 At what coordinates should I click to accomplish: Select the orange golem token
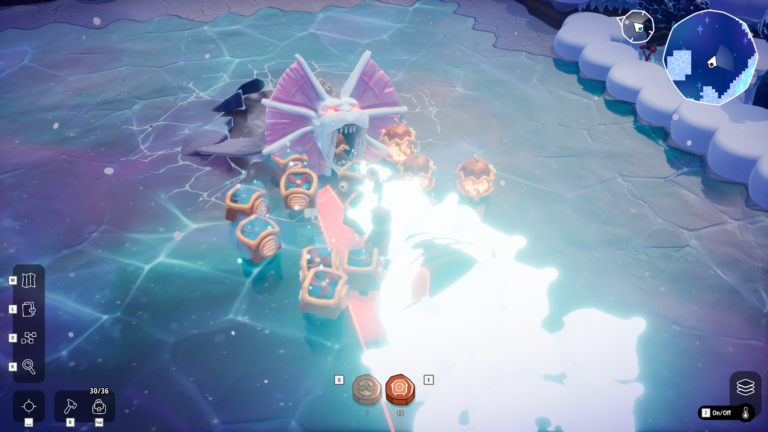[x=400, y=389]
